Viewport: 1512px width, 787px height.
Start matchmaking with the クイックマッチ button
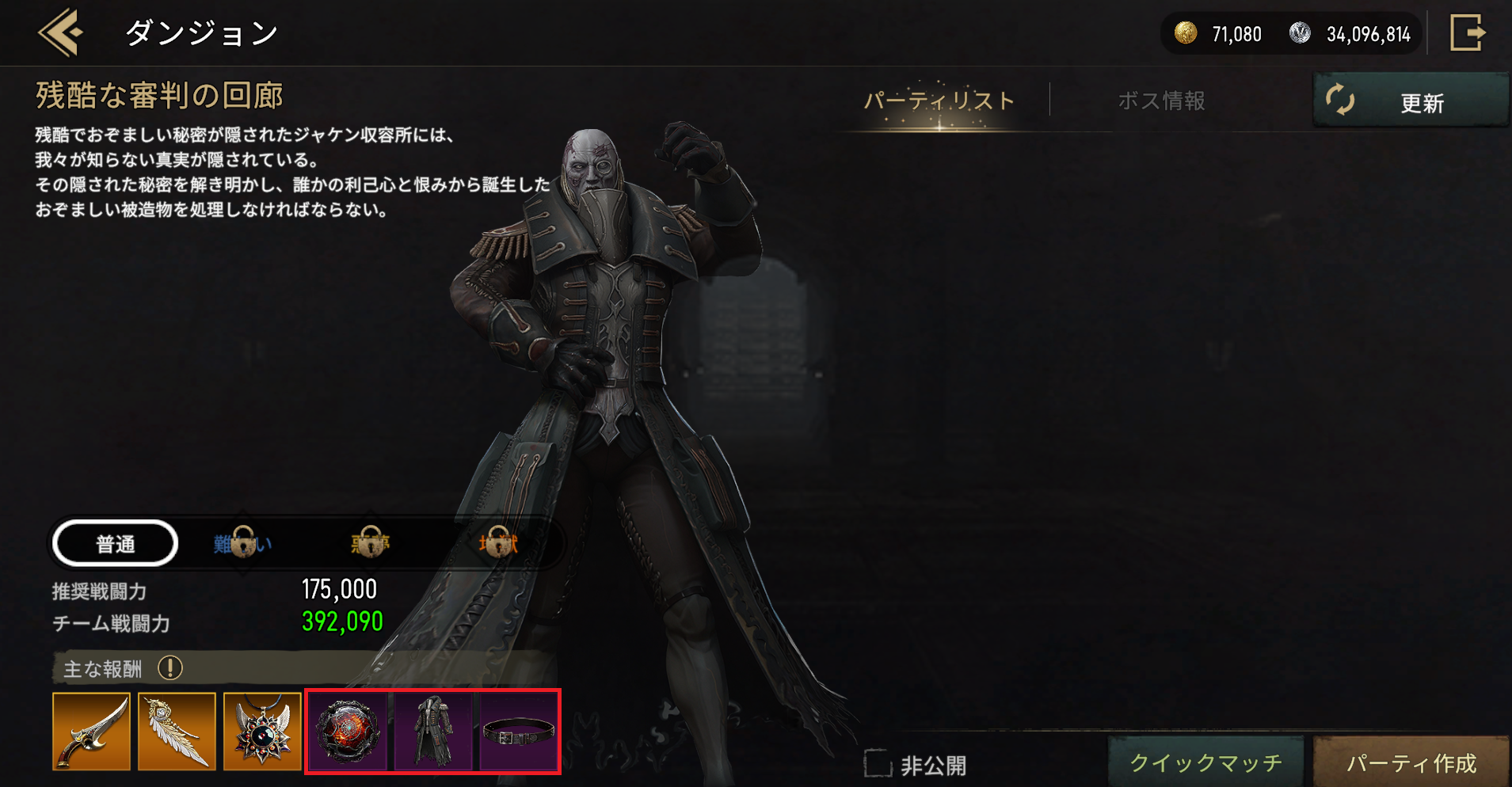pos(1205,762)
